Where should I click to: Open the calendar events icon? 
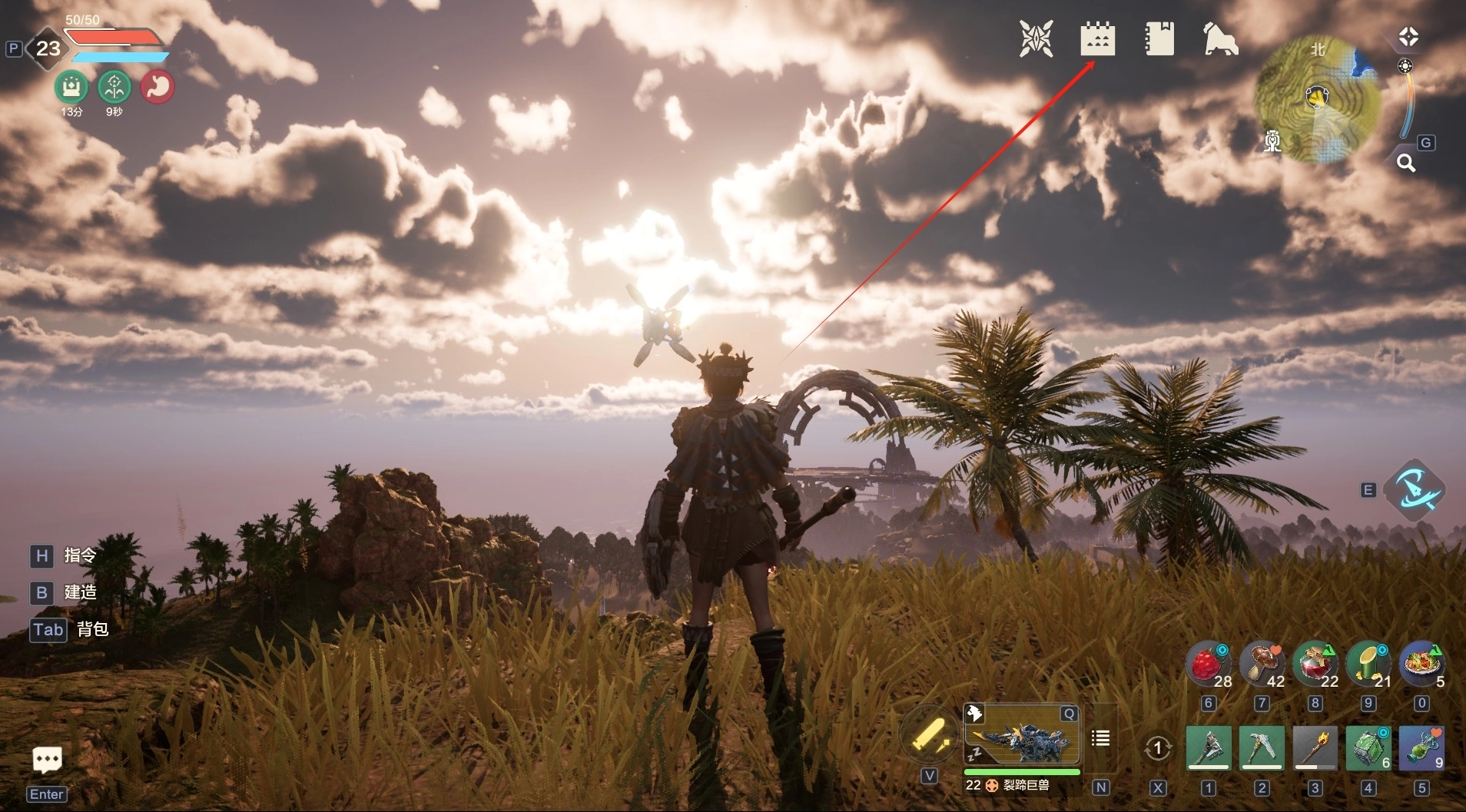coord(1097,38)
